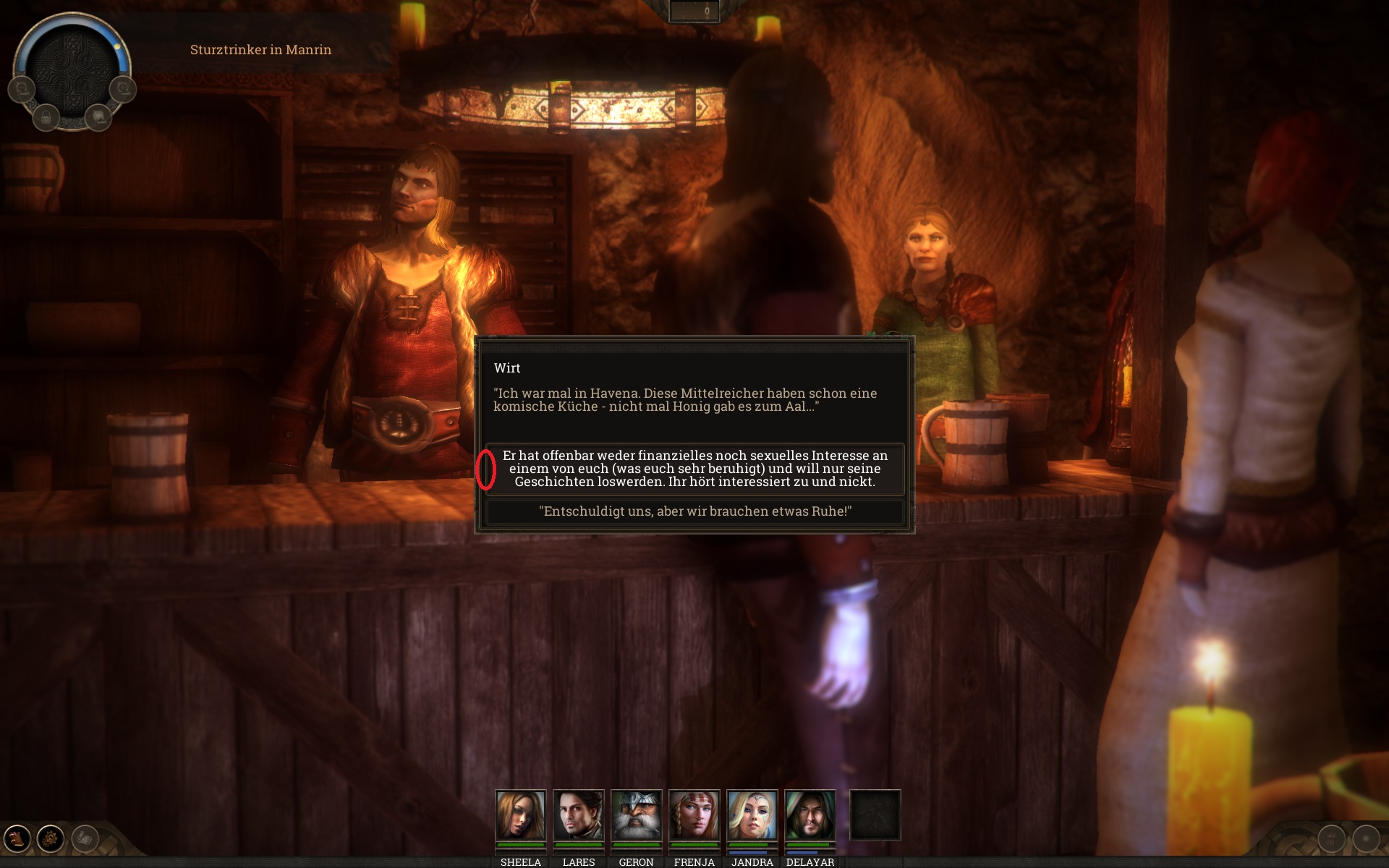Choose the reply about listening and nodding
The height and width of the screenshot is (868, 1389).
coord(694,469)
